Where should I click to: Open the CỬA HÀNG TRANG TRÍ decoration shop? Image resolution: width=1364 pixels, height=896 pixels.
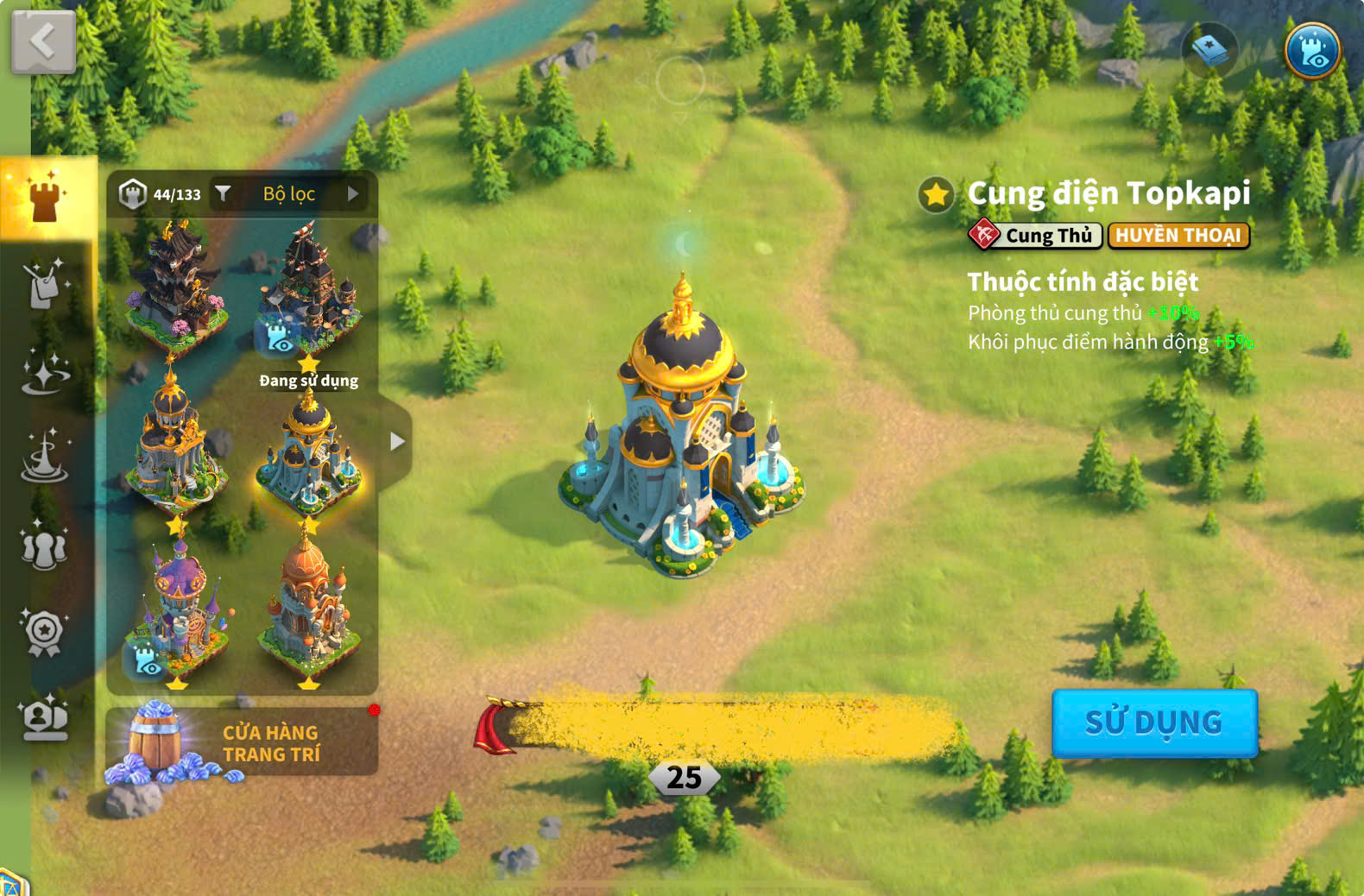click(242, 742)
